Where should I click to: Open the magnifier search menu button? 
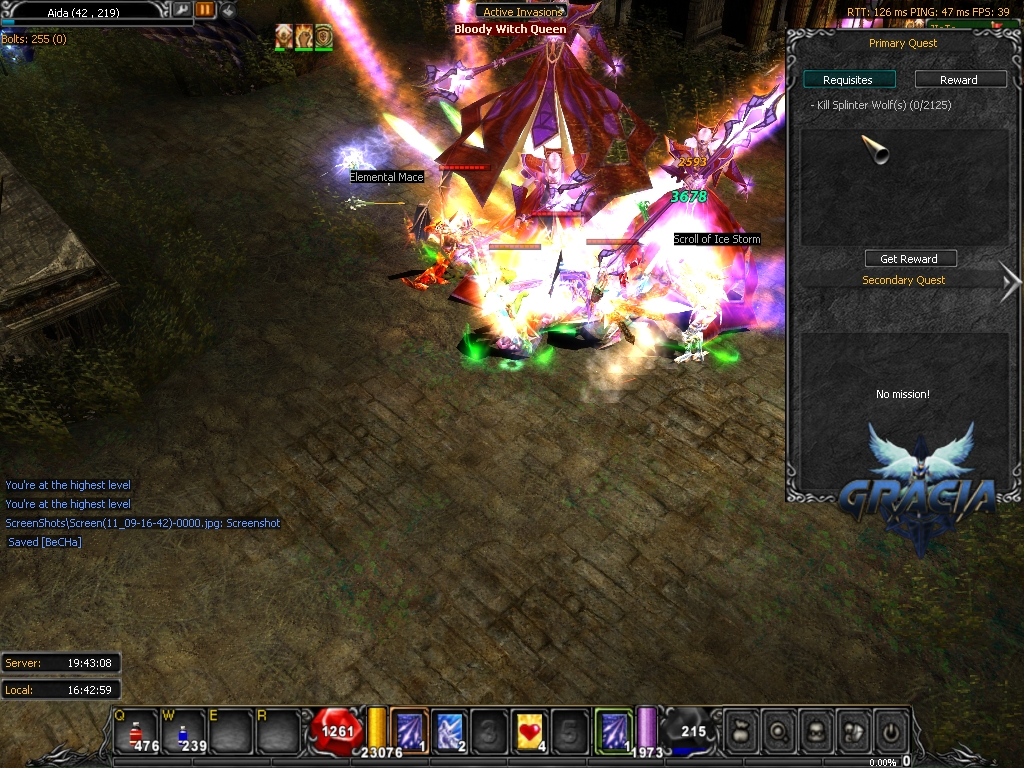click(x=779, y=731)
